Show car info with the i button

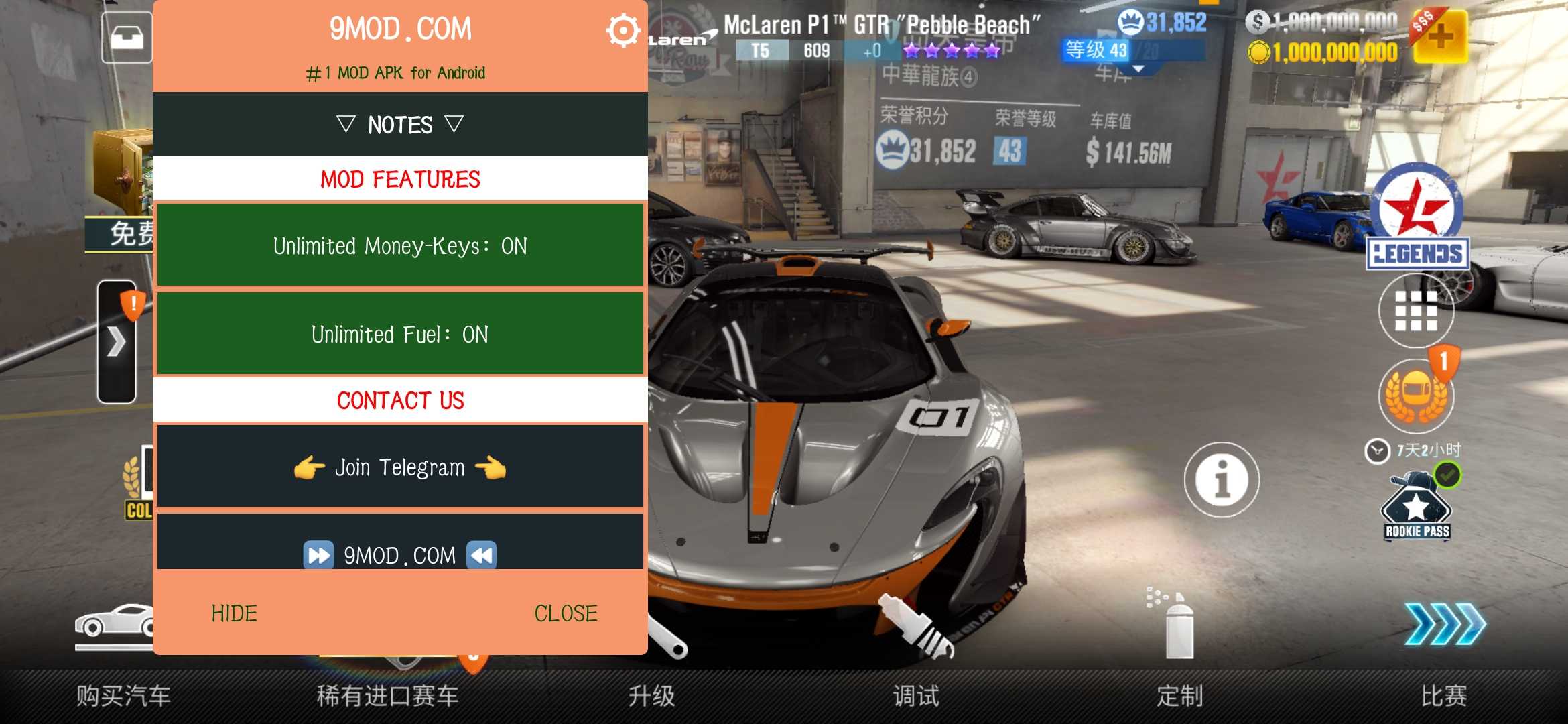[x=1222, y=480]
